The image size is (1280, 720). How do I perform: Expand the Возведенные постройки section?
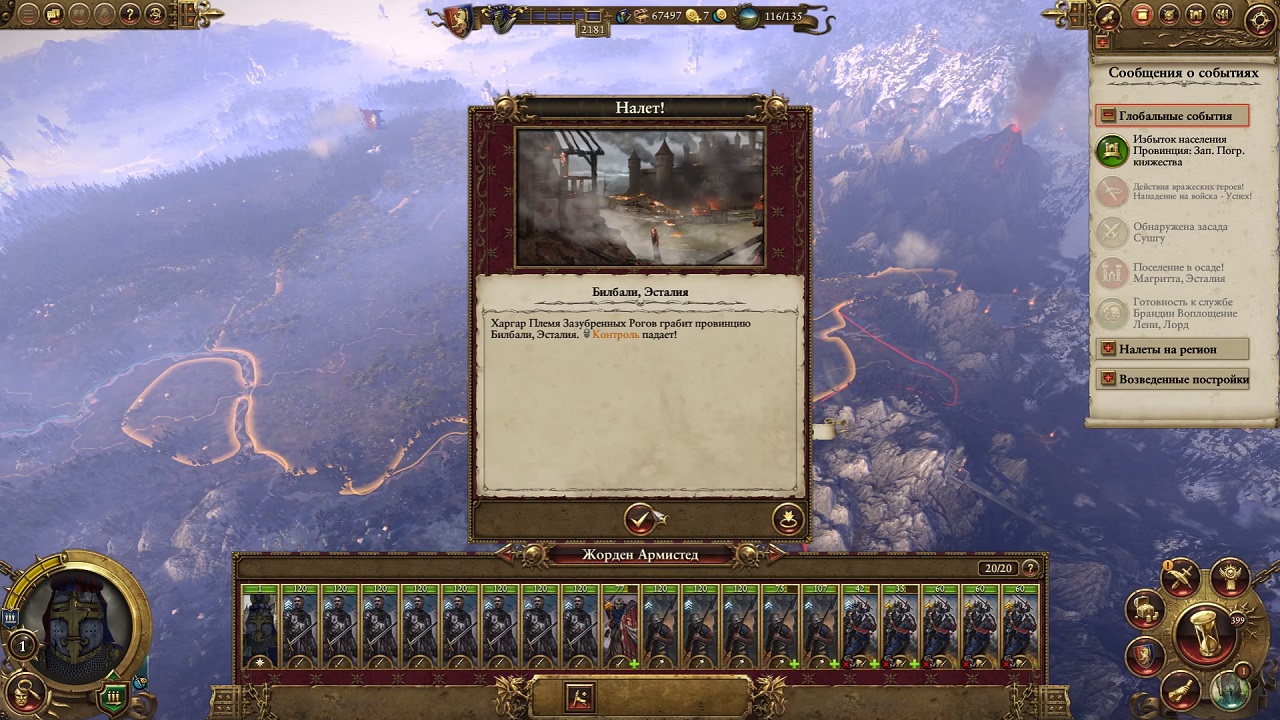[x=1108, y=379]
